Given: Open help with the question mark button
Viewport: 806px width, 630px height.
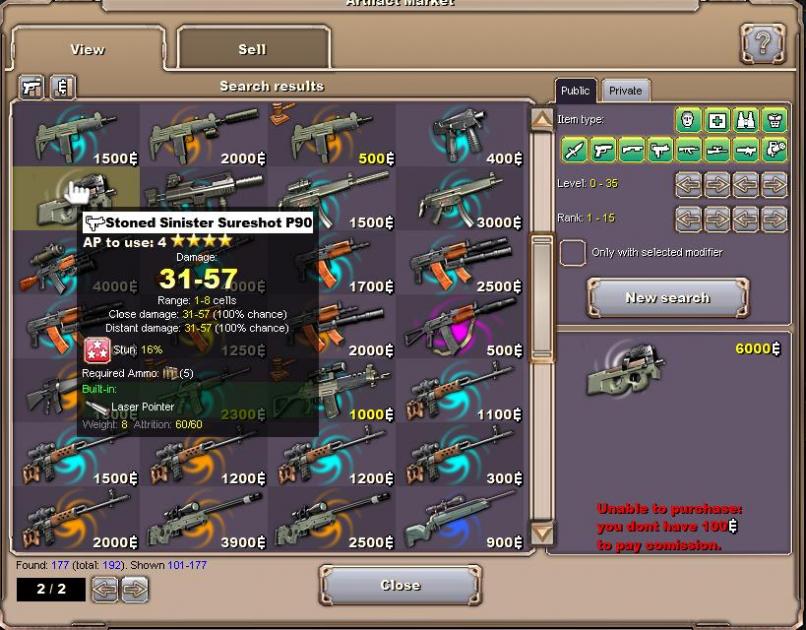Looking at the screenshot, I should [x=762, y=44].
